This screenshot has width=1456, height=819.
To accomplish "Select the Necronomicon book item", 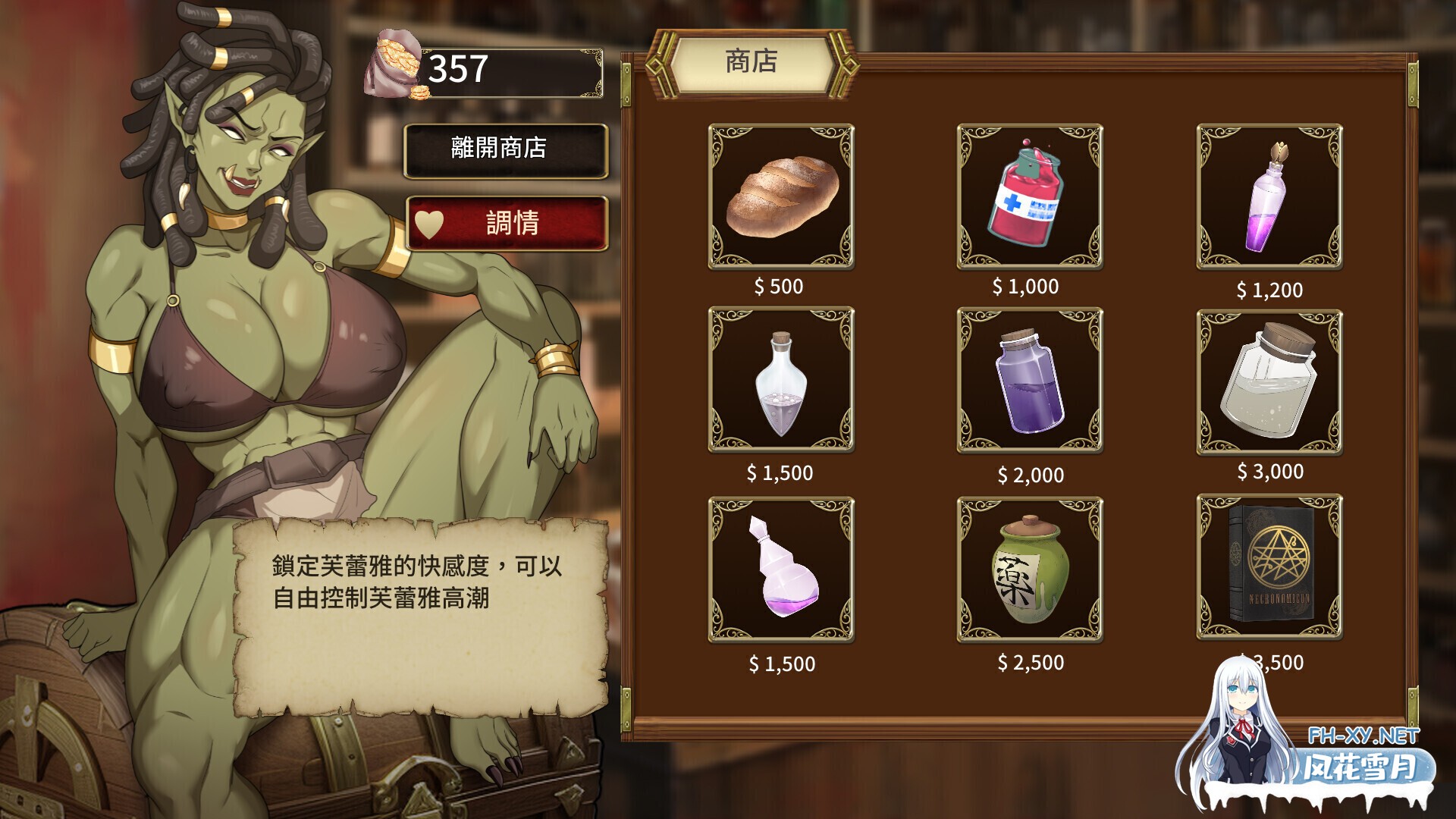I will click(x=1269, y=566).
